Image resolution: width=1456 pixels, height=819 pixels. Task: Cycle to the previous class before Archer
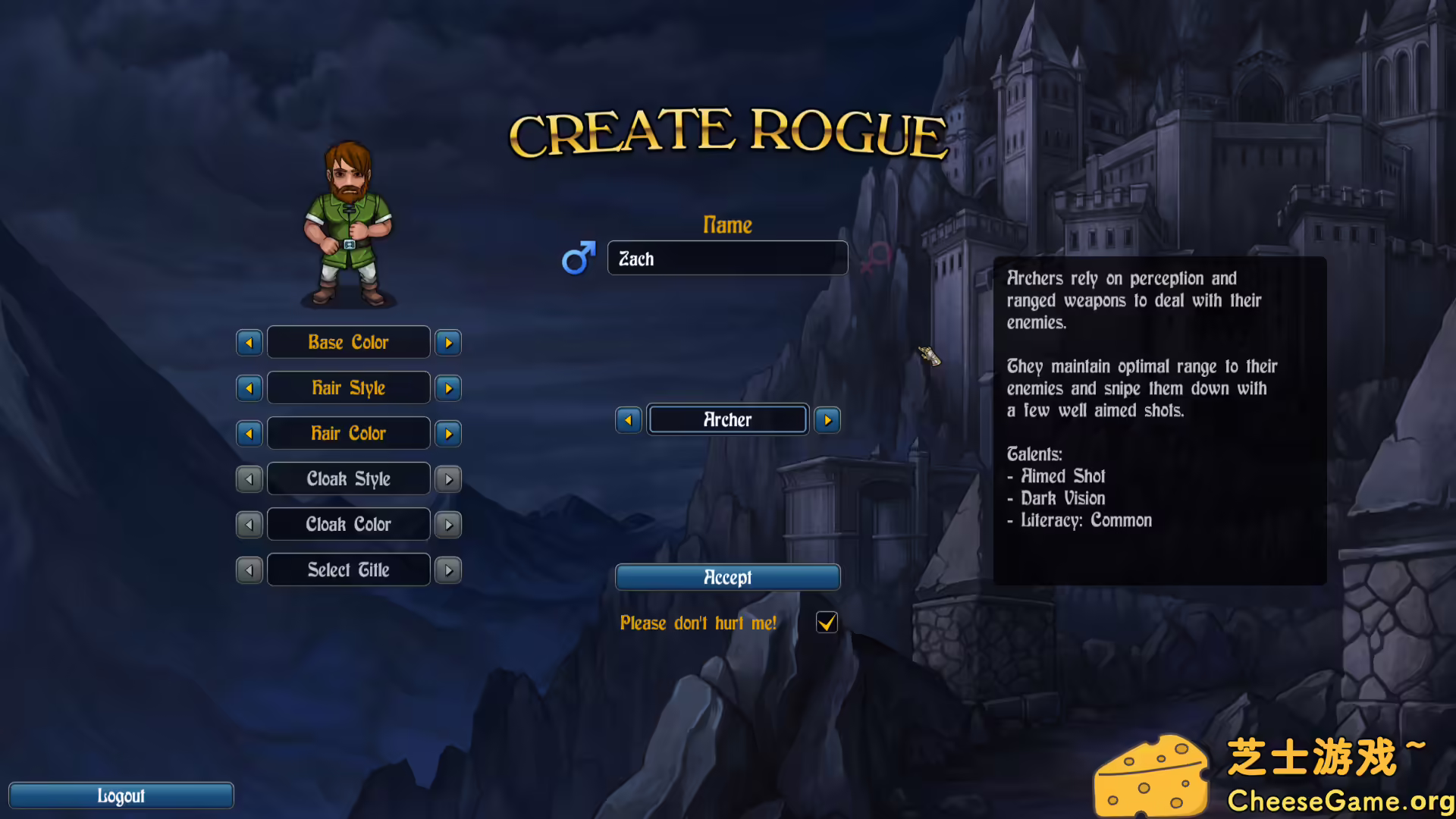[628, 419]
